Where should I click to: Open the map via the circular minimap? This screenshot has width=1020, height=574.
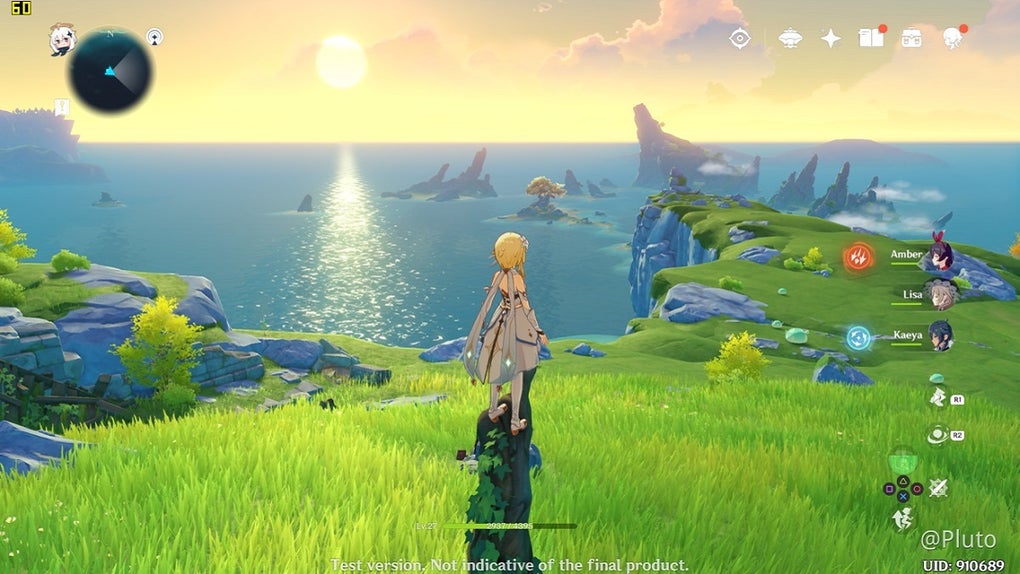pos(110,70)
